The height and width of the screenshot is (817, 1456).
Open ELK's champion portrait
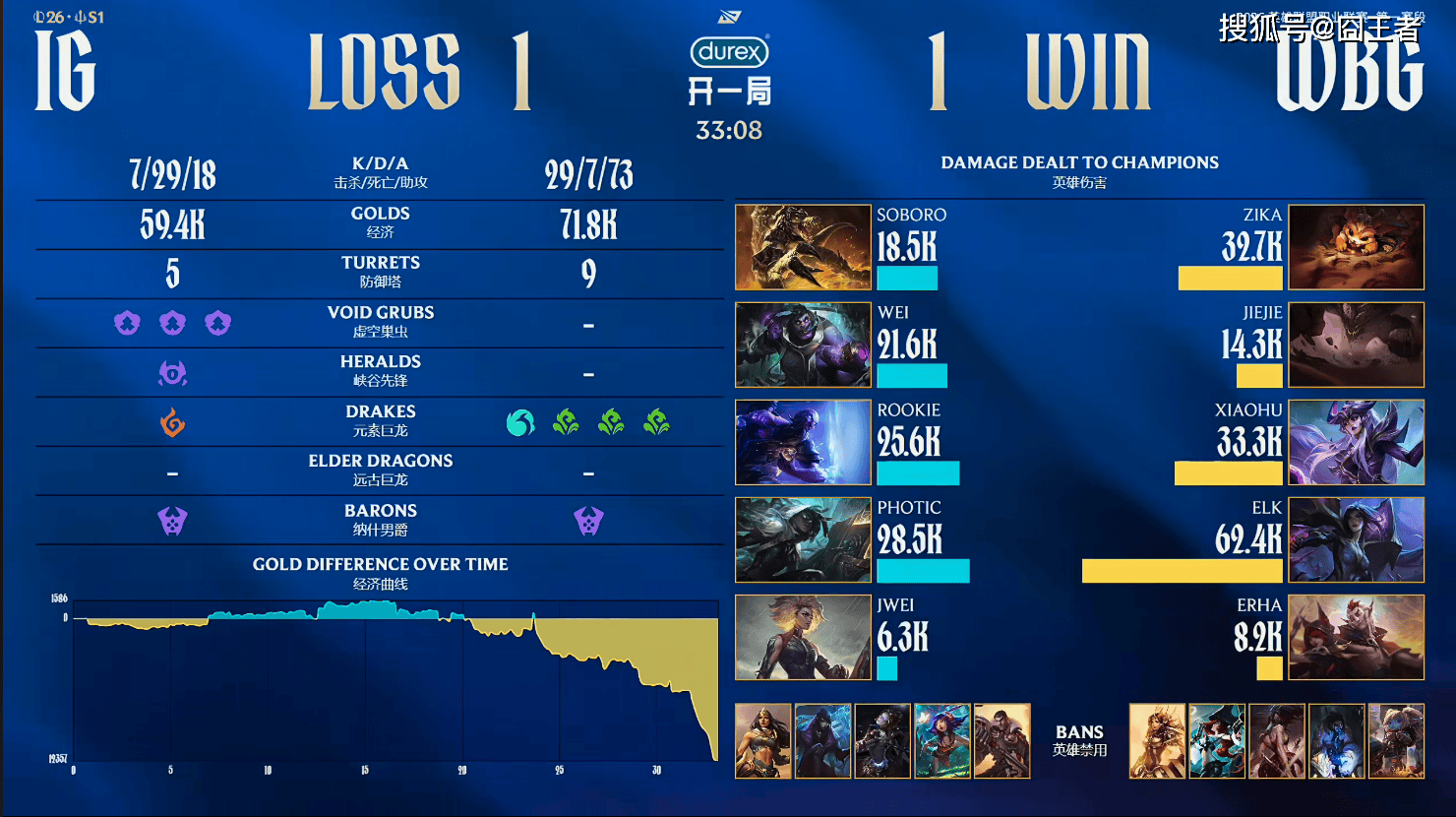(x=1357, y=539)
